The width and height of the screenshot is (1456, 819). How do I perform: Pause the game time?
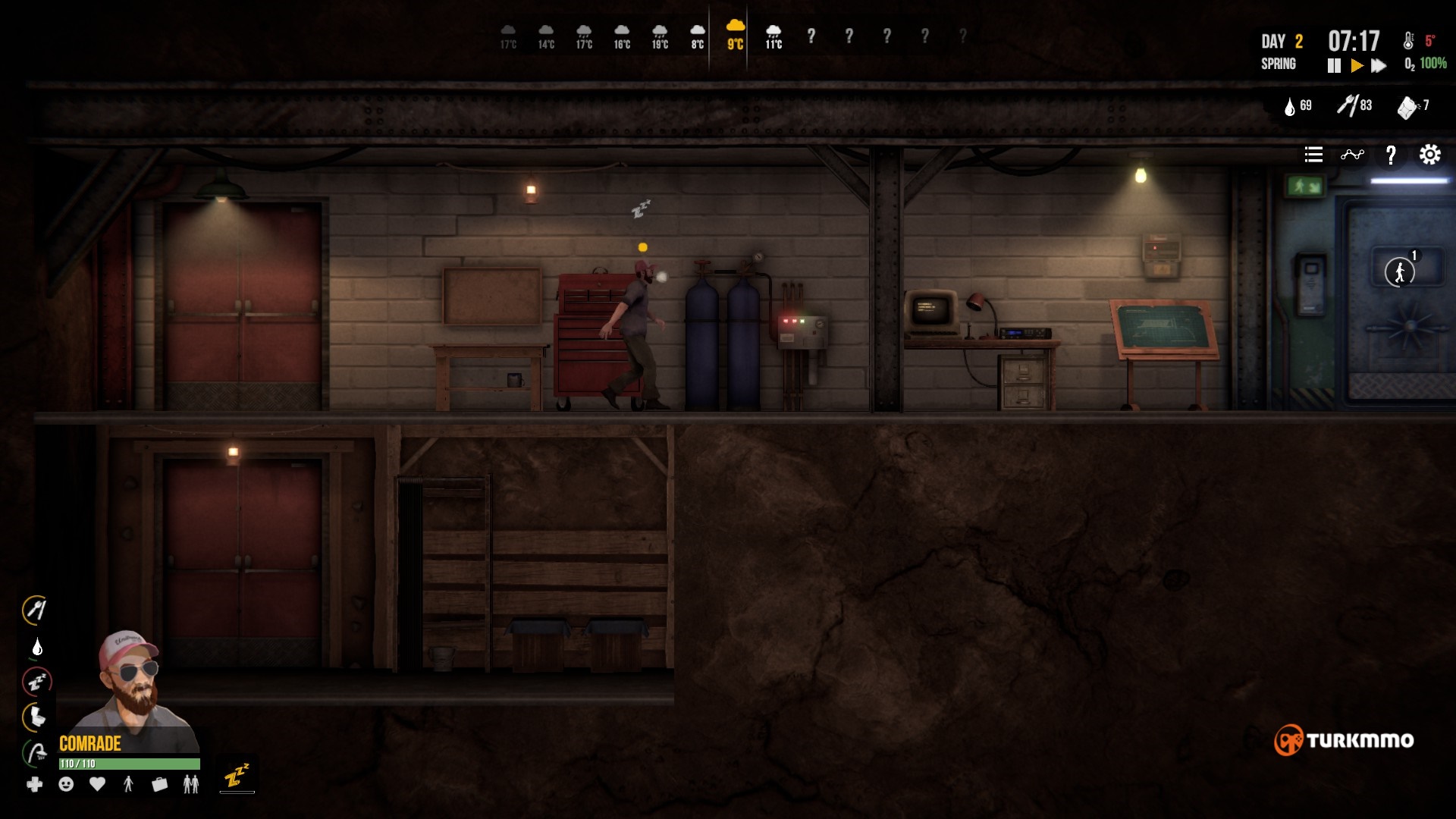1334,66
